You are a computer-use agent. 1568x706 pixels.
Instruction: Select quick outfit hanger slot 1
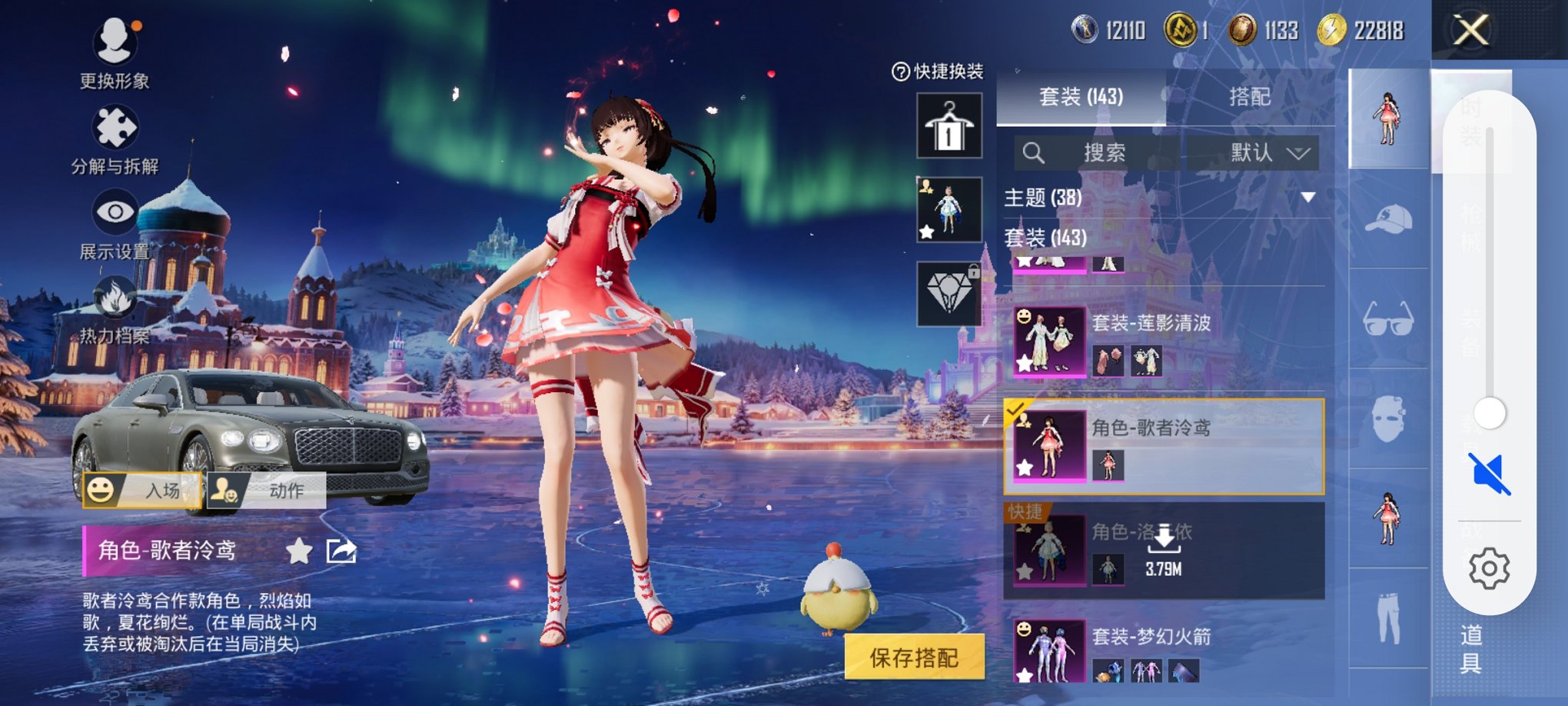[949, 126]
